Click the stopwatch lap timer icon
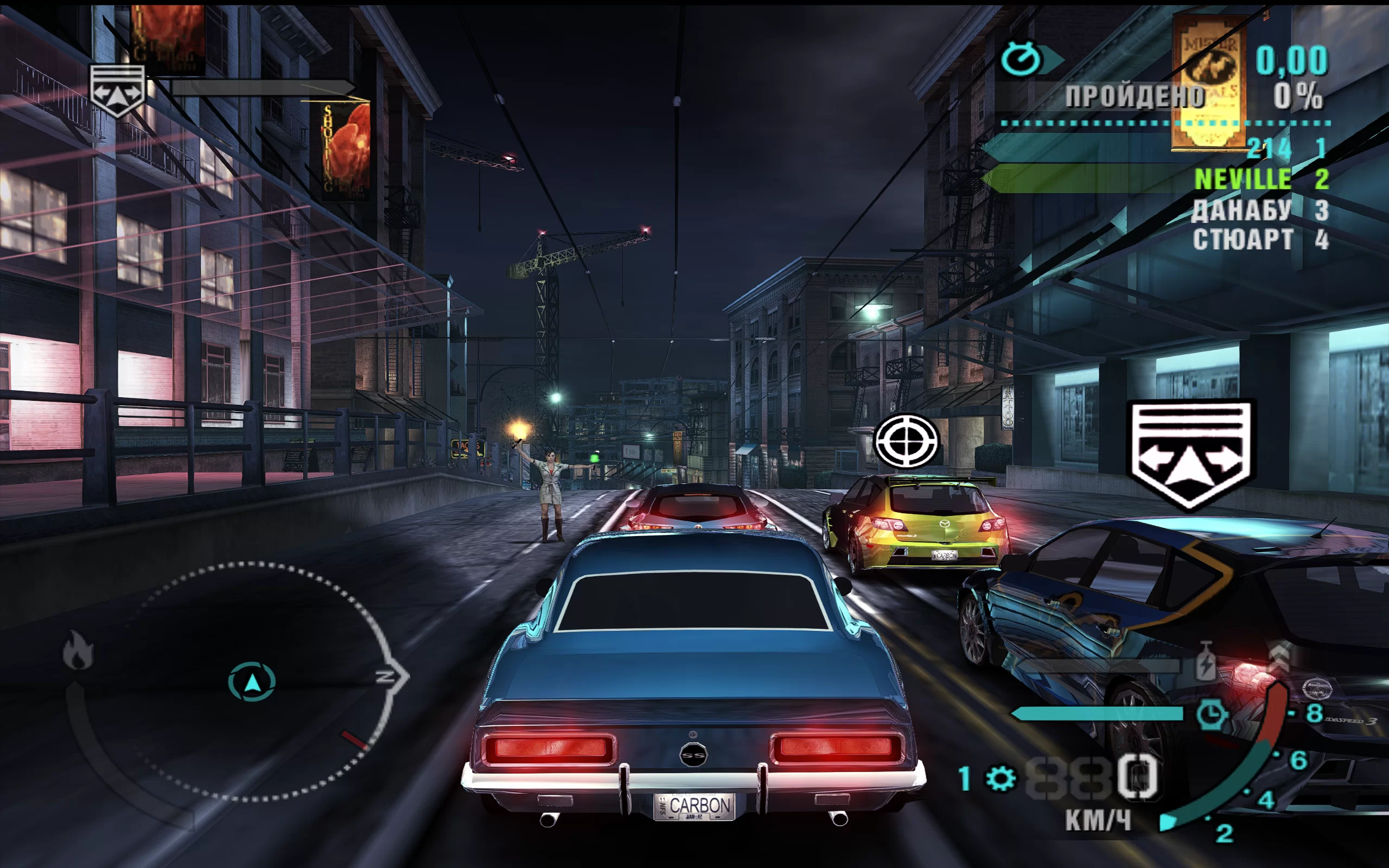Image resolution: width=1389 pixels, height=868 pixels. click(x=1021, y=59)
